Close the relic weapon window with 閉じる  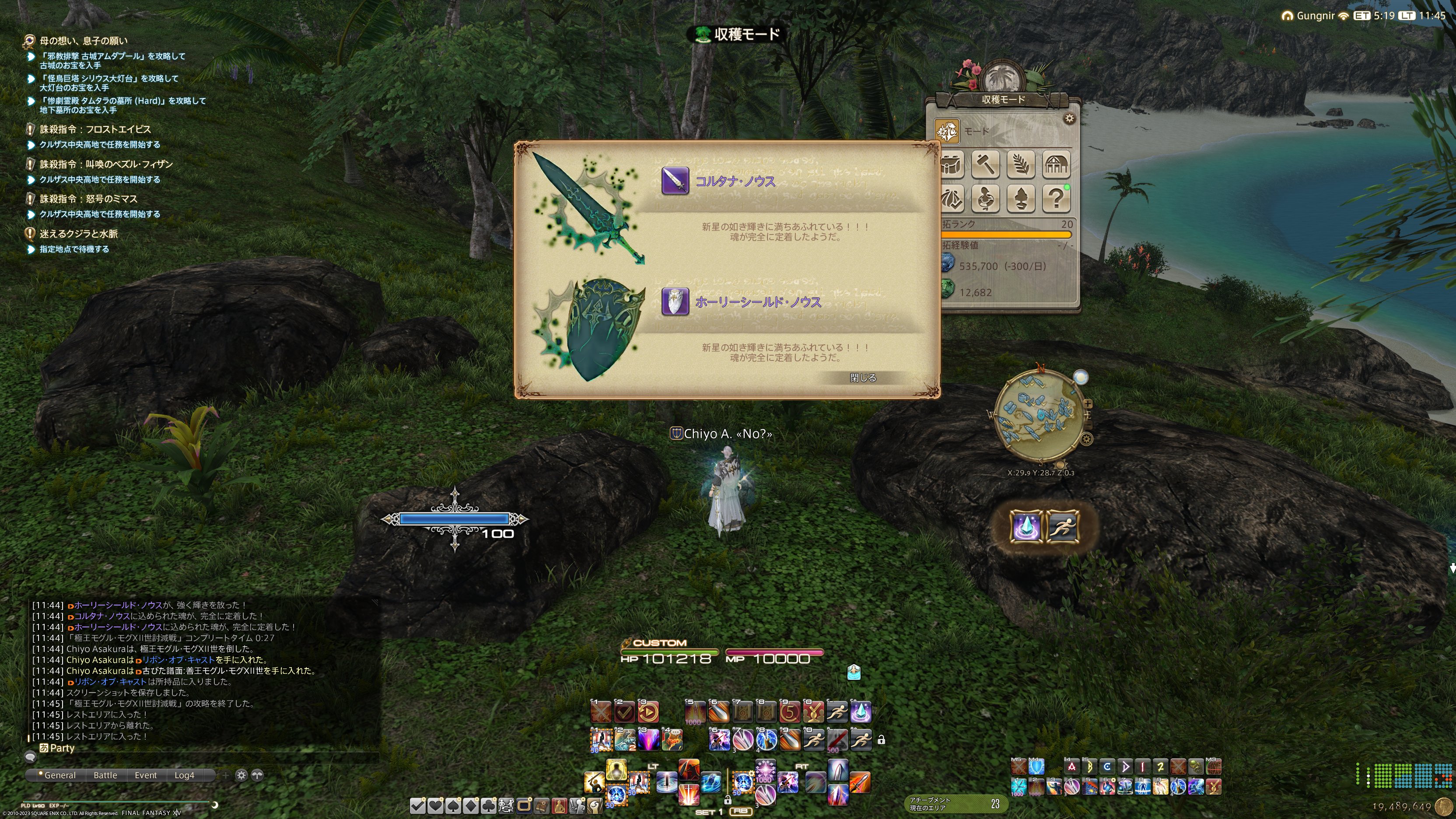pyautogui.click(x=862, y=378)
